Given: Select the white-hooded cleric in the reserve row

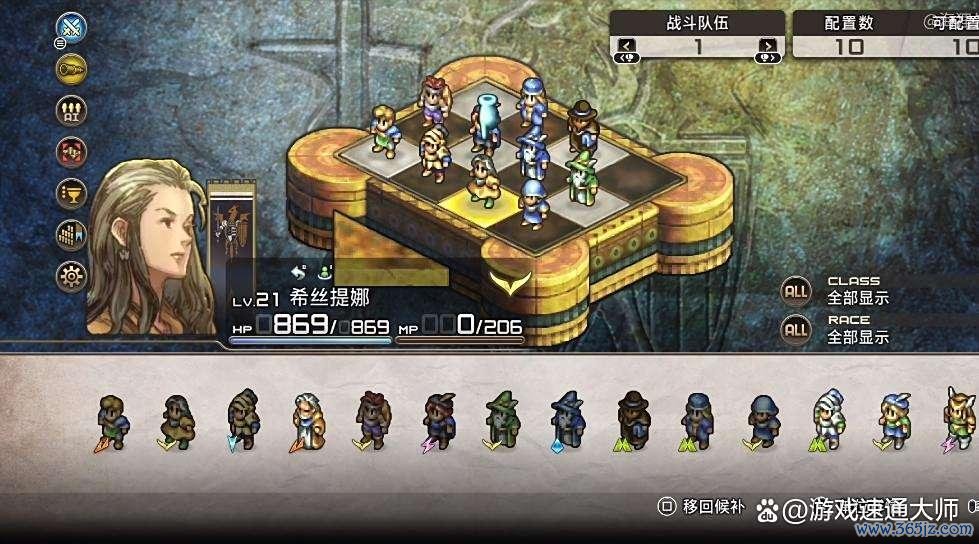Looking at the screenshot, I should (827, 418).
